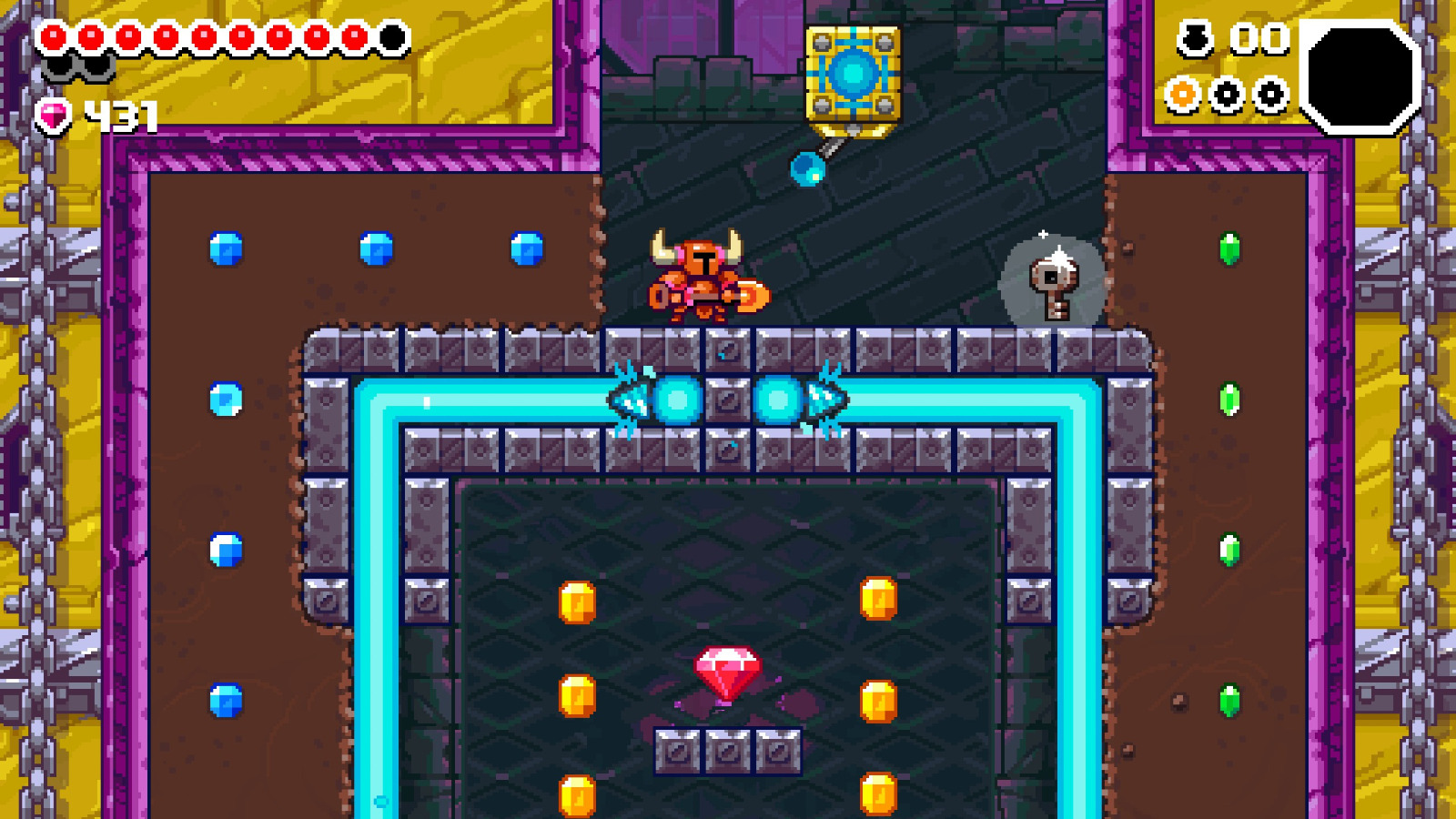
Task: Click the gem counter showing 431
Action: point(120,116)
